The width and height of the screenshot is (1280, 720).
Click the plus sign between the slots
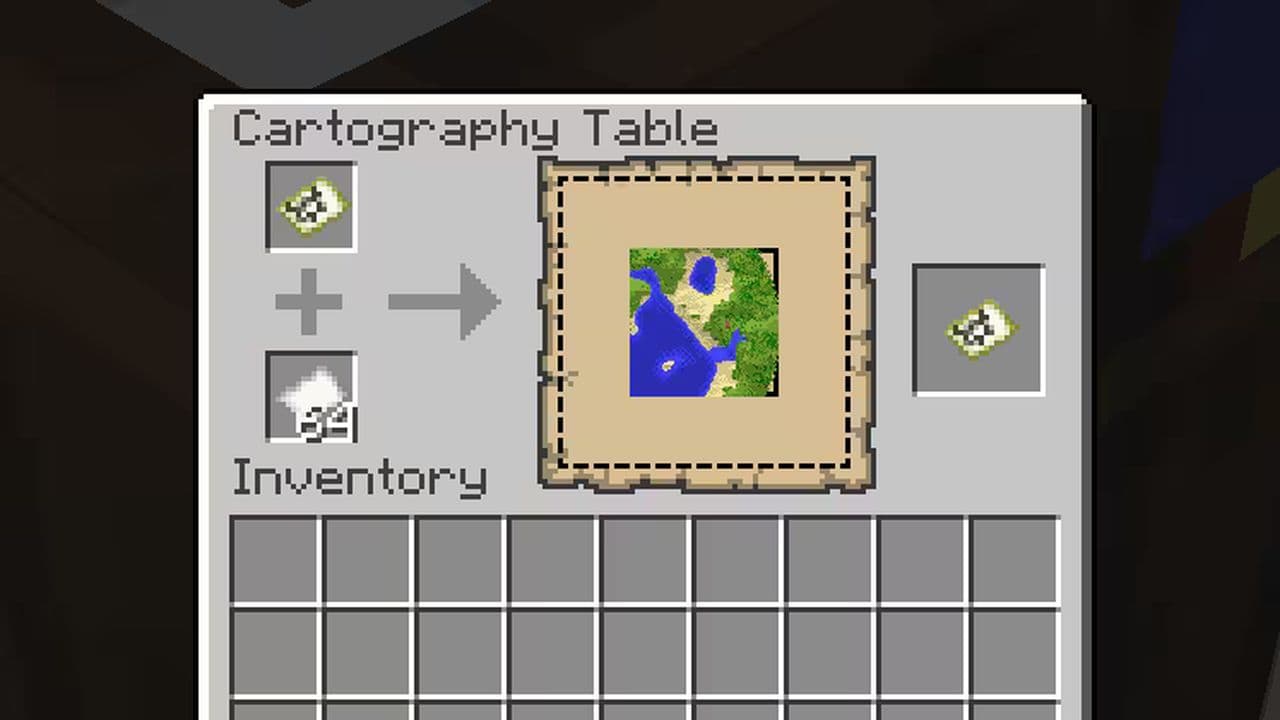[x=309, y=300]
